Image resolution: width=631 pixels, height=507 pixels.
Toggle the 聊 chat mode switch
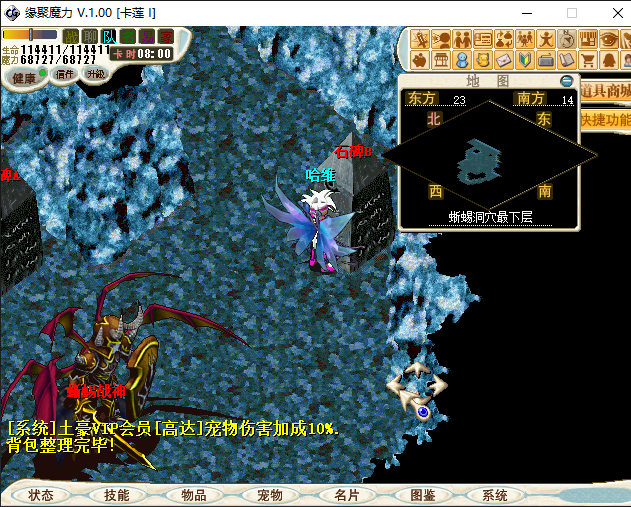[91, 36]
